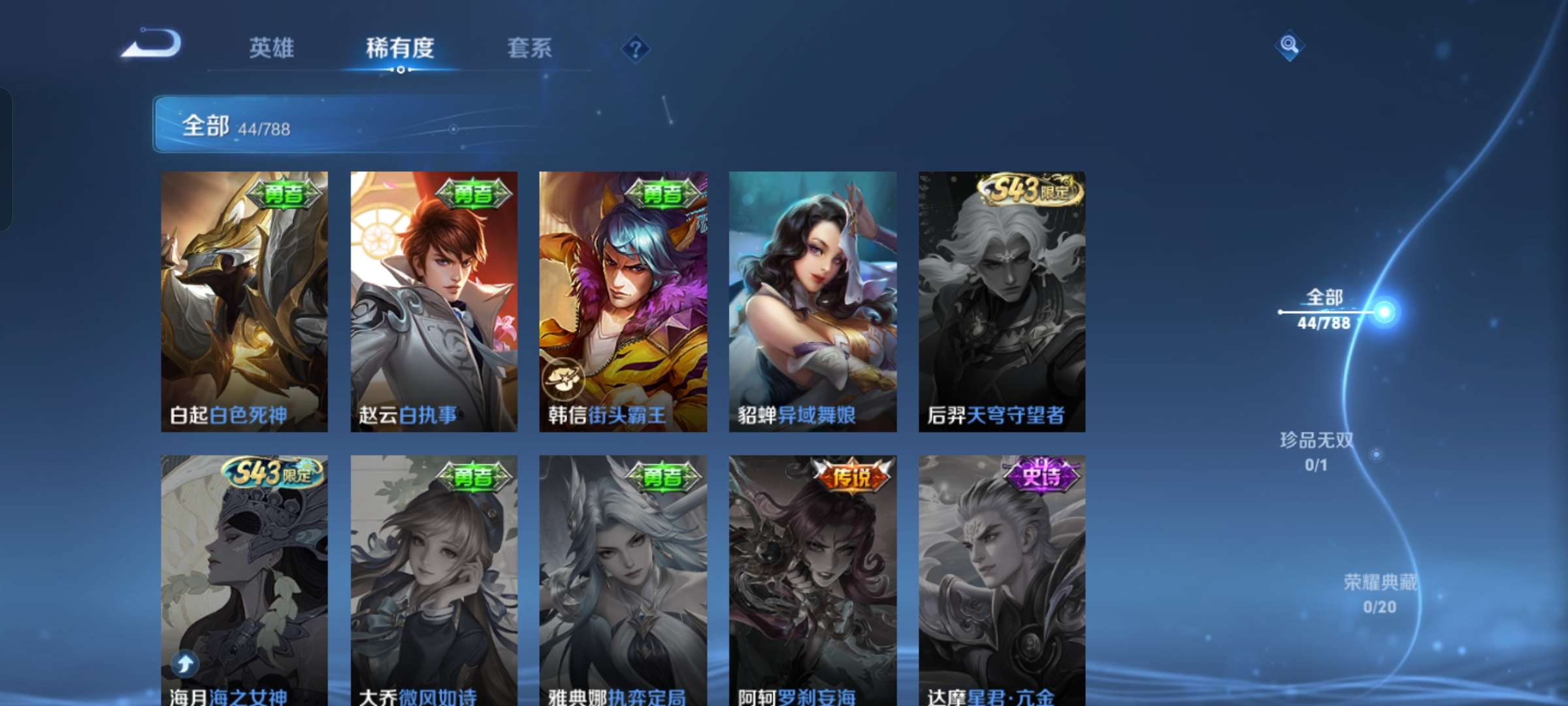
Task: Go back with the return arrow
Action: [152, 44]
